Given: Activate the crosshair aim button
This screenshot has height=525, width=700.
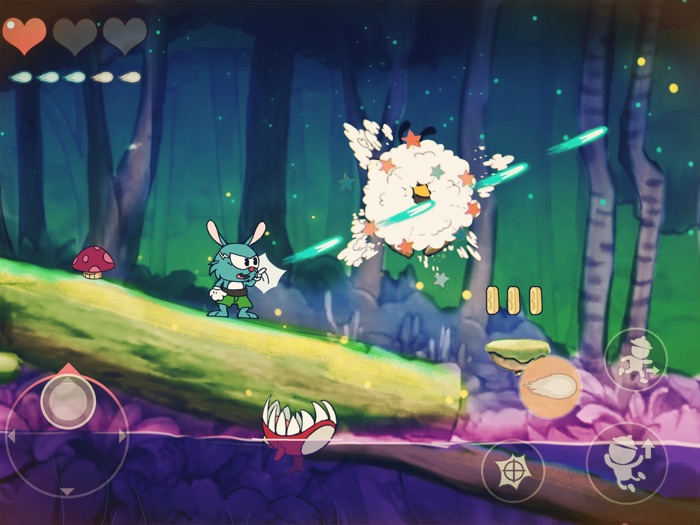Looking at the screenshot, I should tap(512, 469).
